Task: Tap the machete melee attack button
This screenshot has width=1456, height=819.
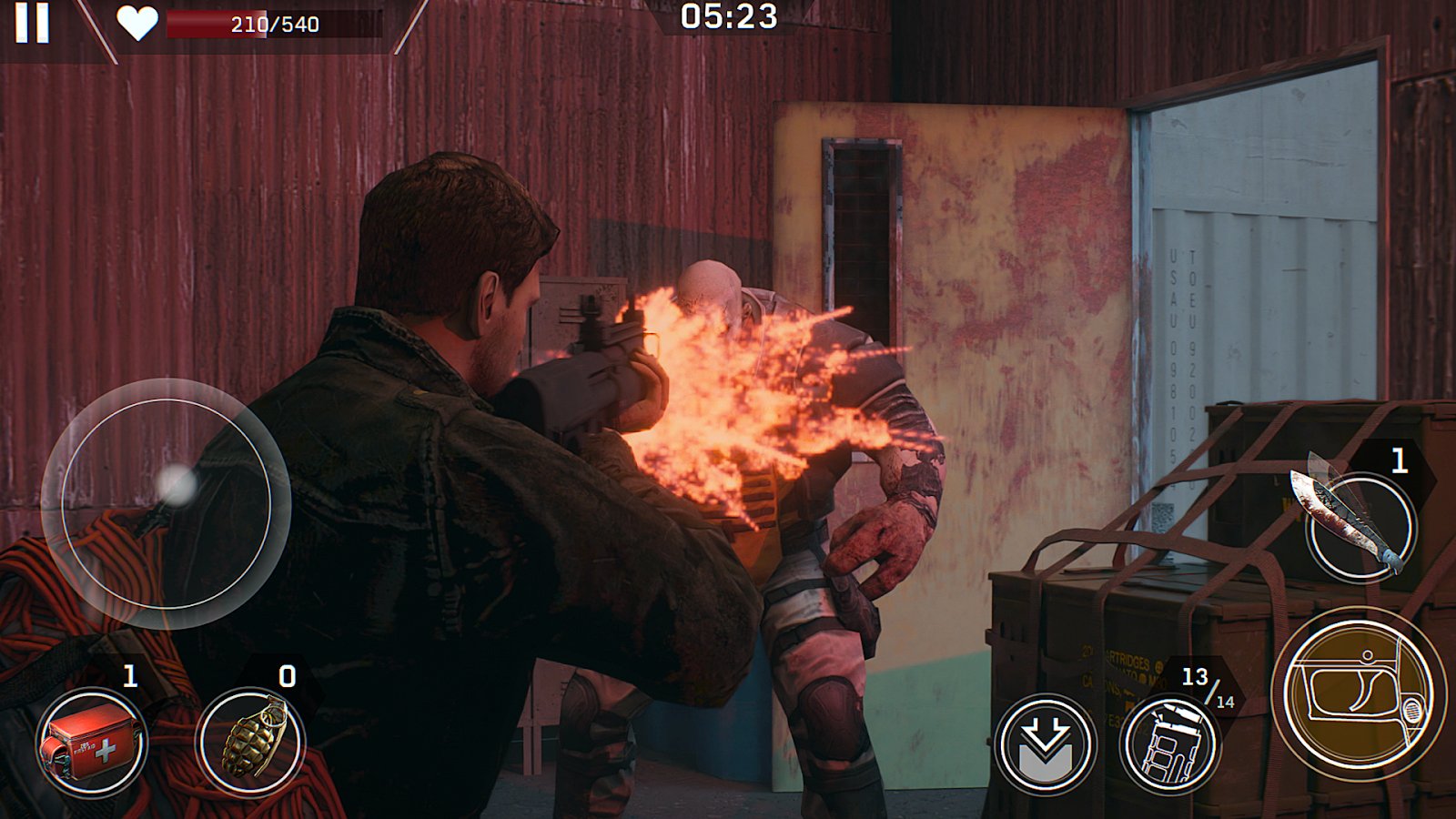Action: [x=1360, y=526]
